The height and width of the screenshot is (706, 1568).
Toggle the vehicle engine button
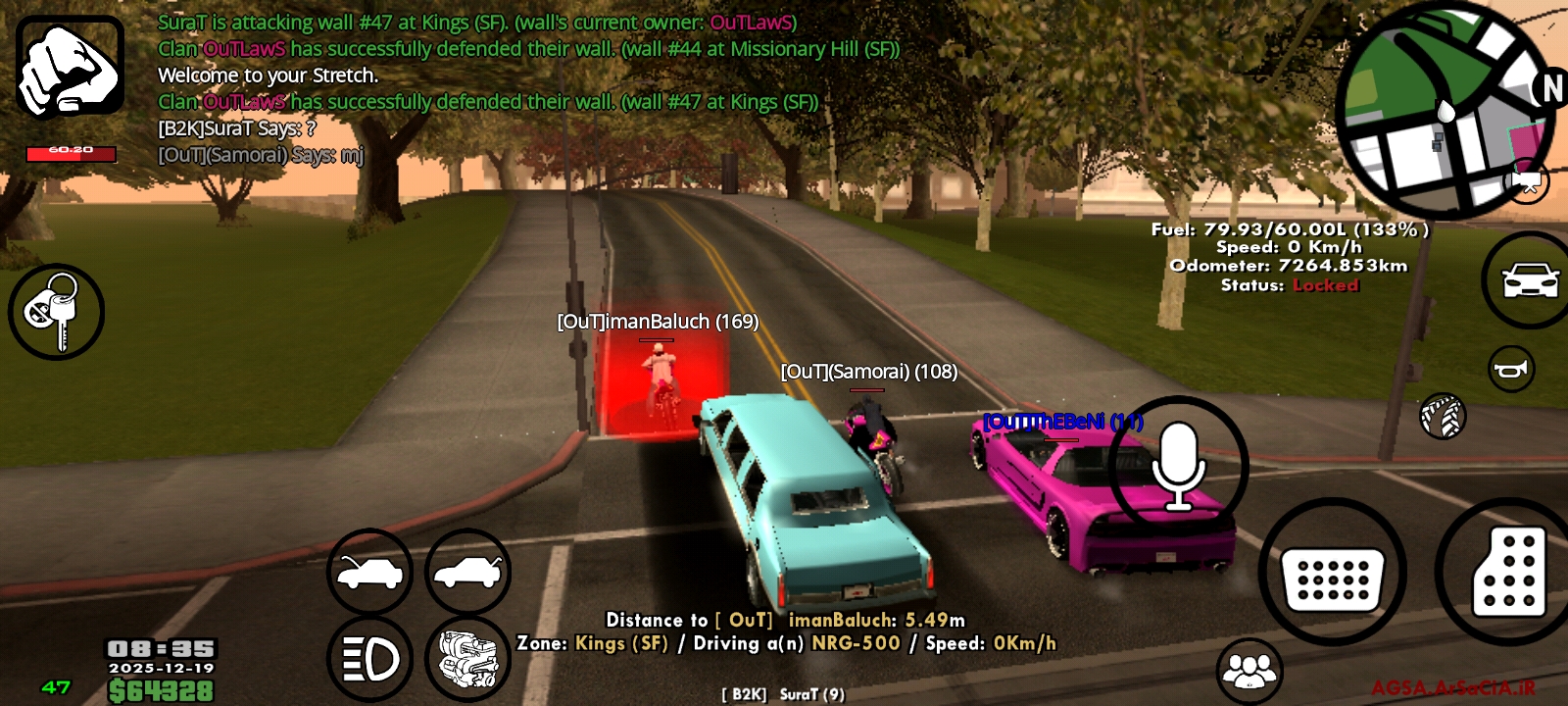click(x=467, y=660)
